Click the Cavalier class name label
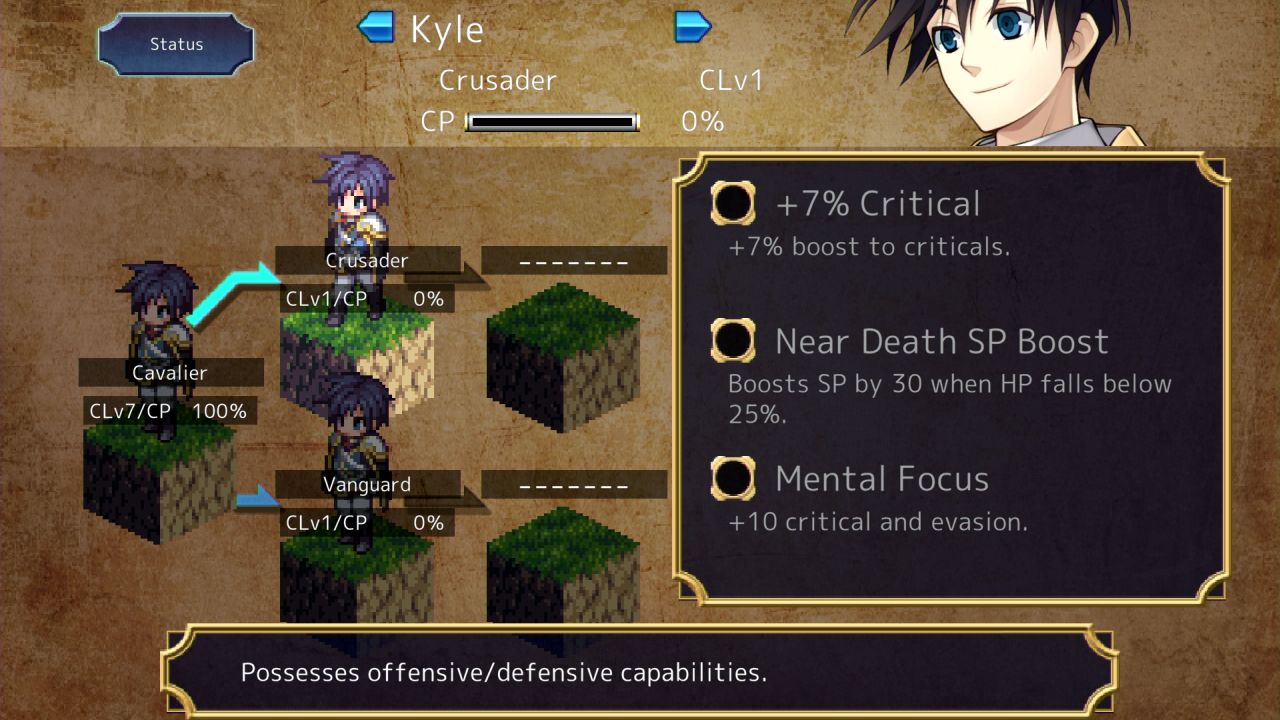The height and width of the screenshot is (720, 1280). click(x=170, y=372)
